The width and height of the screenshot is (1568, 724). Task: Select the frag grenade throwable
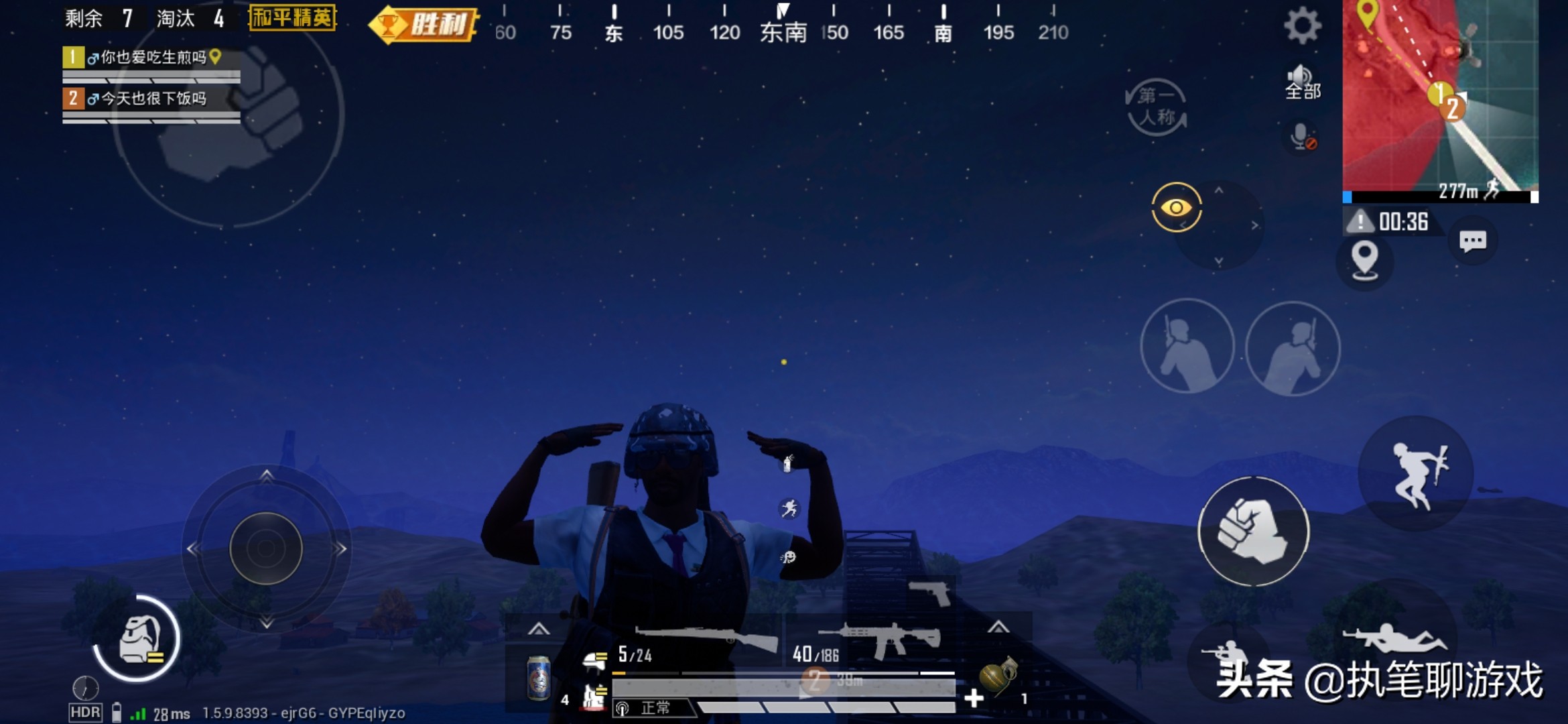pos(998,676)
